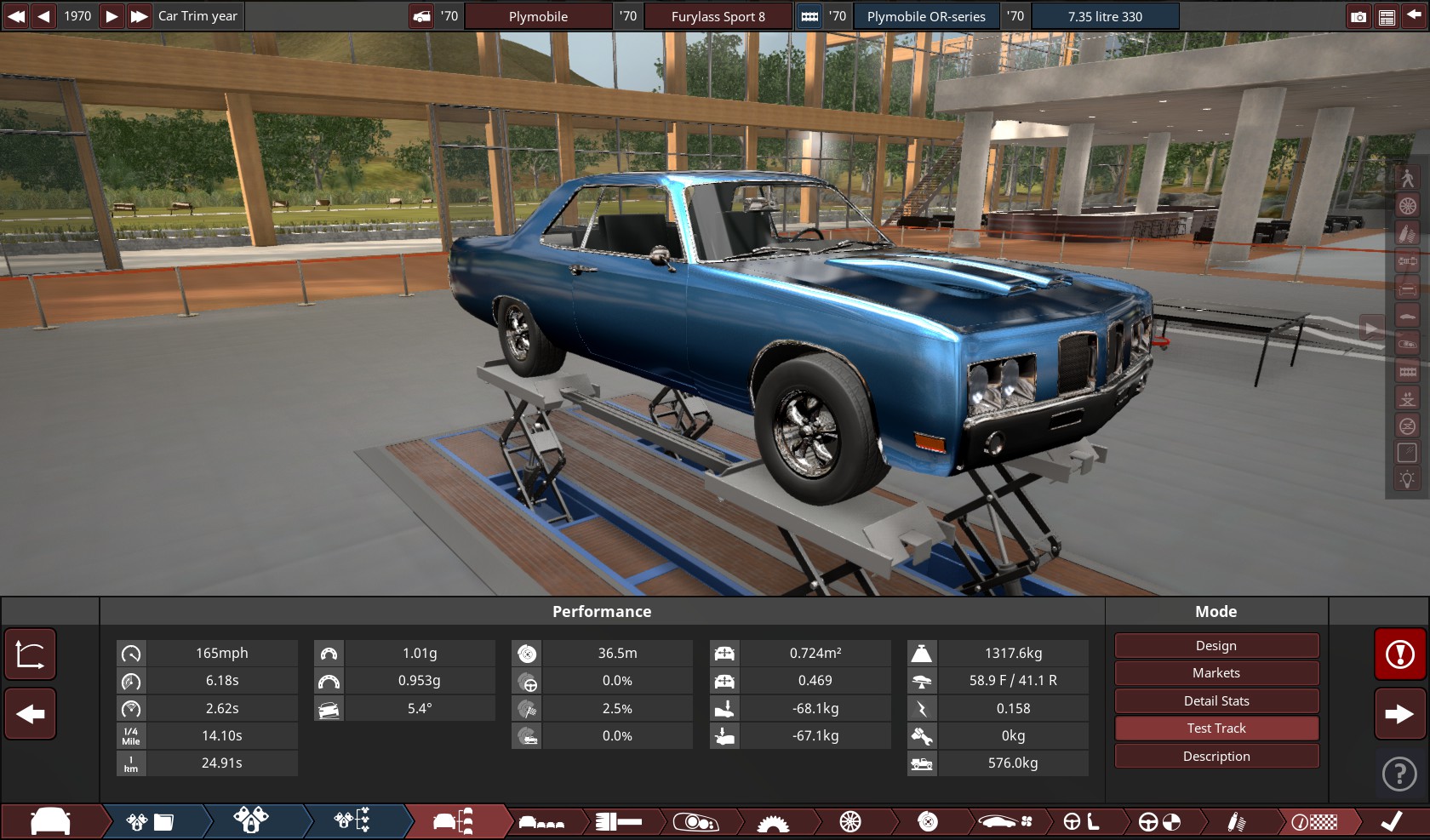Open the help question mark
The height and width of the screenshot is (840, 1430).
tap(1400, 774)
